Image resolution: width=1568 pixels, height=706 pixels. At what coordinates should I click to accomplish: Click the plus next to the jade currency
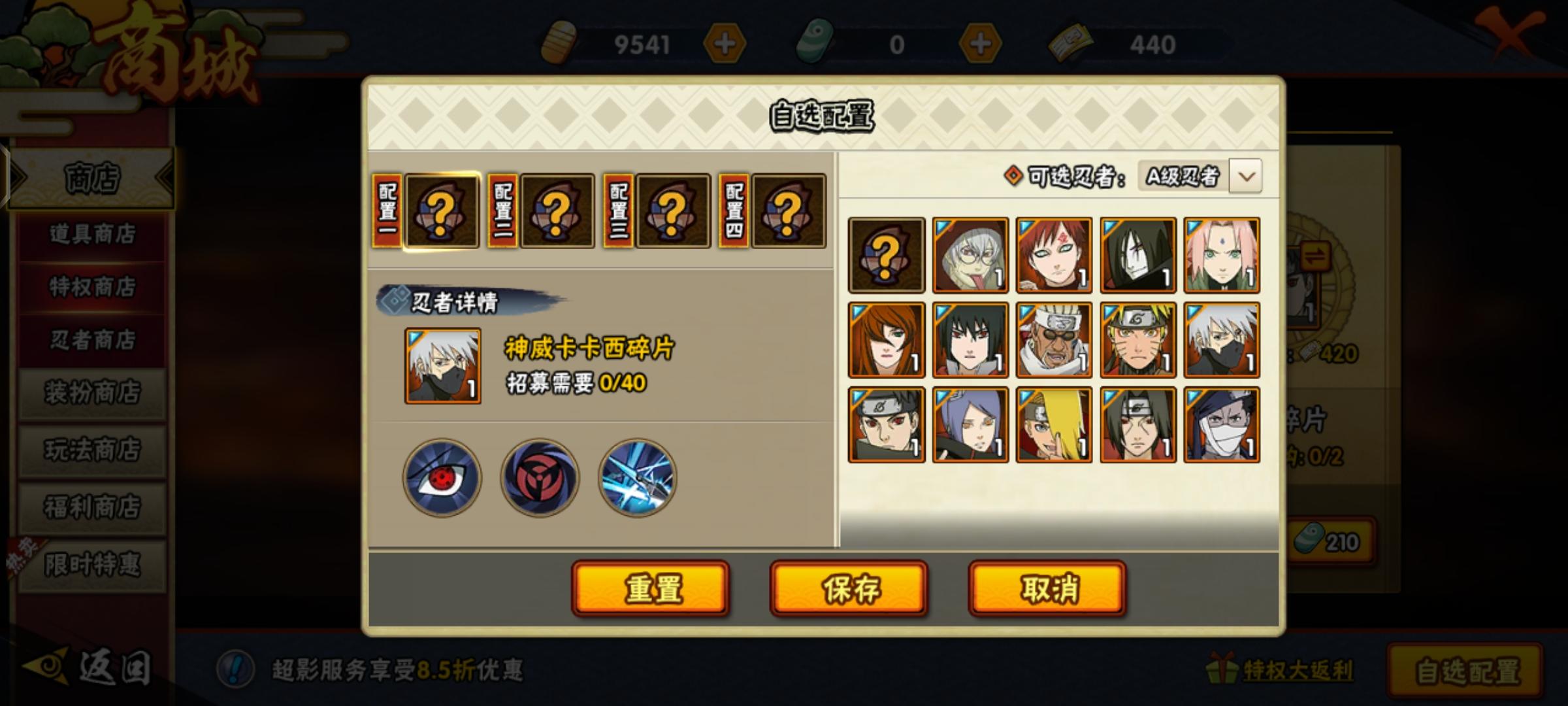981,44
